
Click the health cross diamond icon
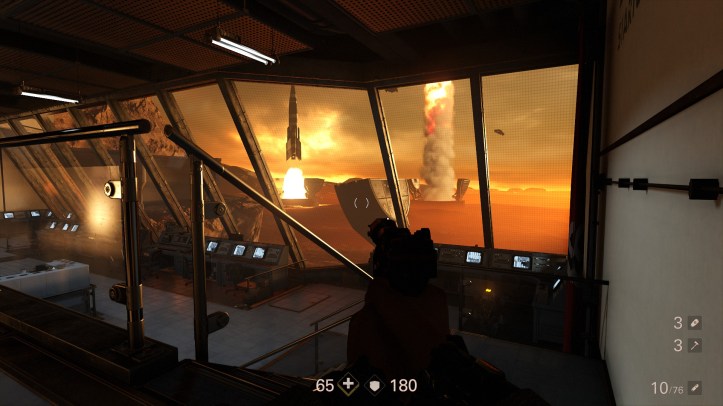click(348, 384)
